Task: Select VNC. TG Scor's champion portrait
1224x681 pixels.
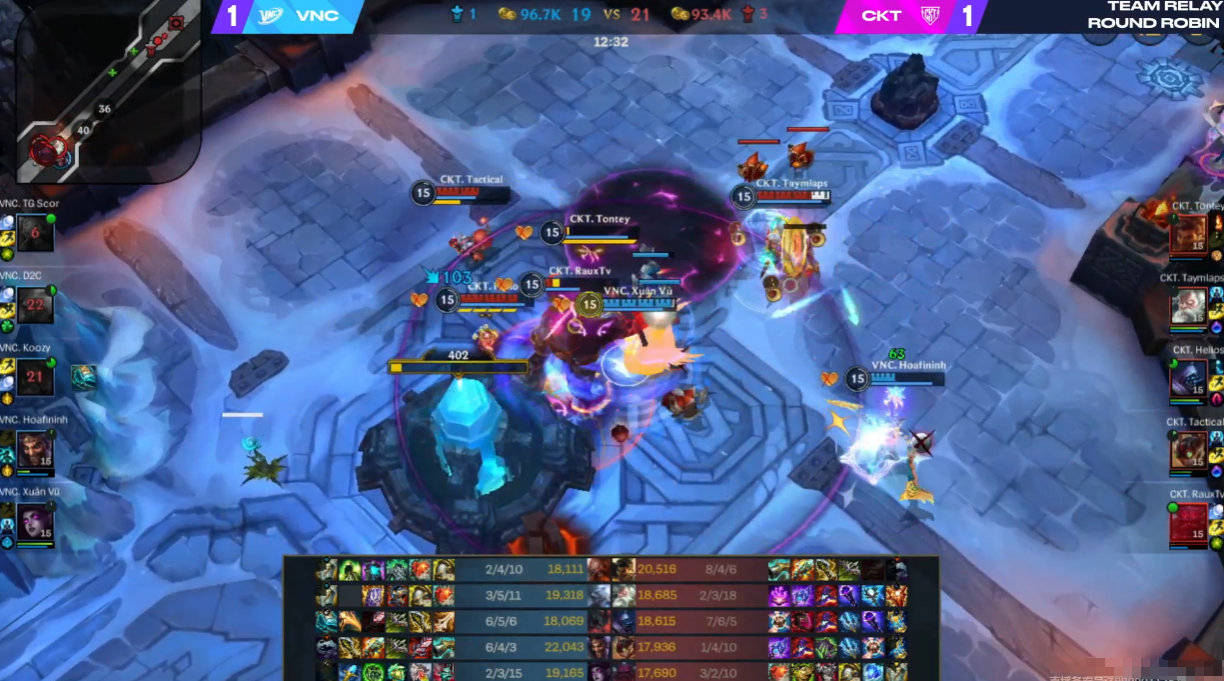Action: (x=34, y=233)
